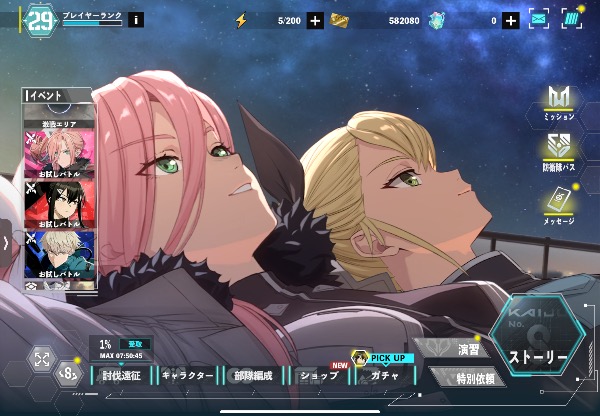Screen dimensions: 600x416
Task: Open the キャラクター (Character) menu
Action: (x=187, y=376)
